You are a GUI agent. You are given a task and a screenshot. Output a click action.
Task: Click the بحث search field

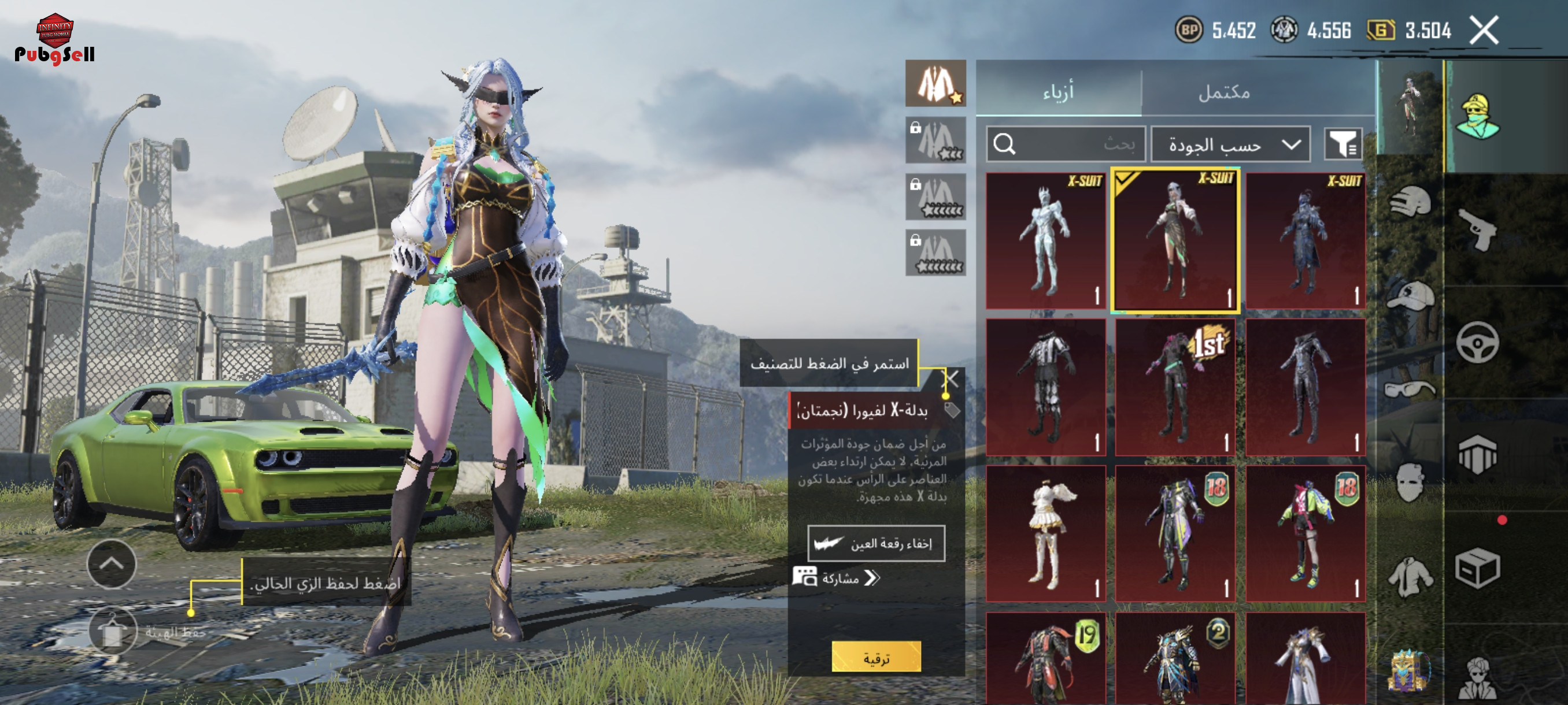click(1065, 144)
